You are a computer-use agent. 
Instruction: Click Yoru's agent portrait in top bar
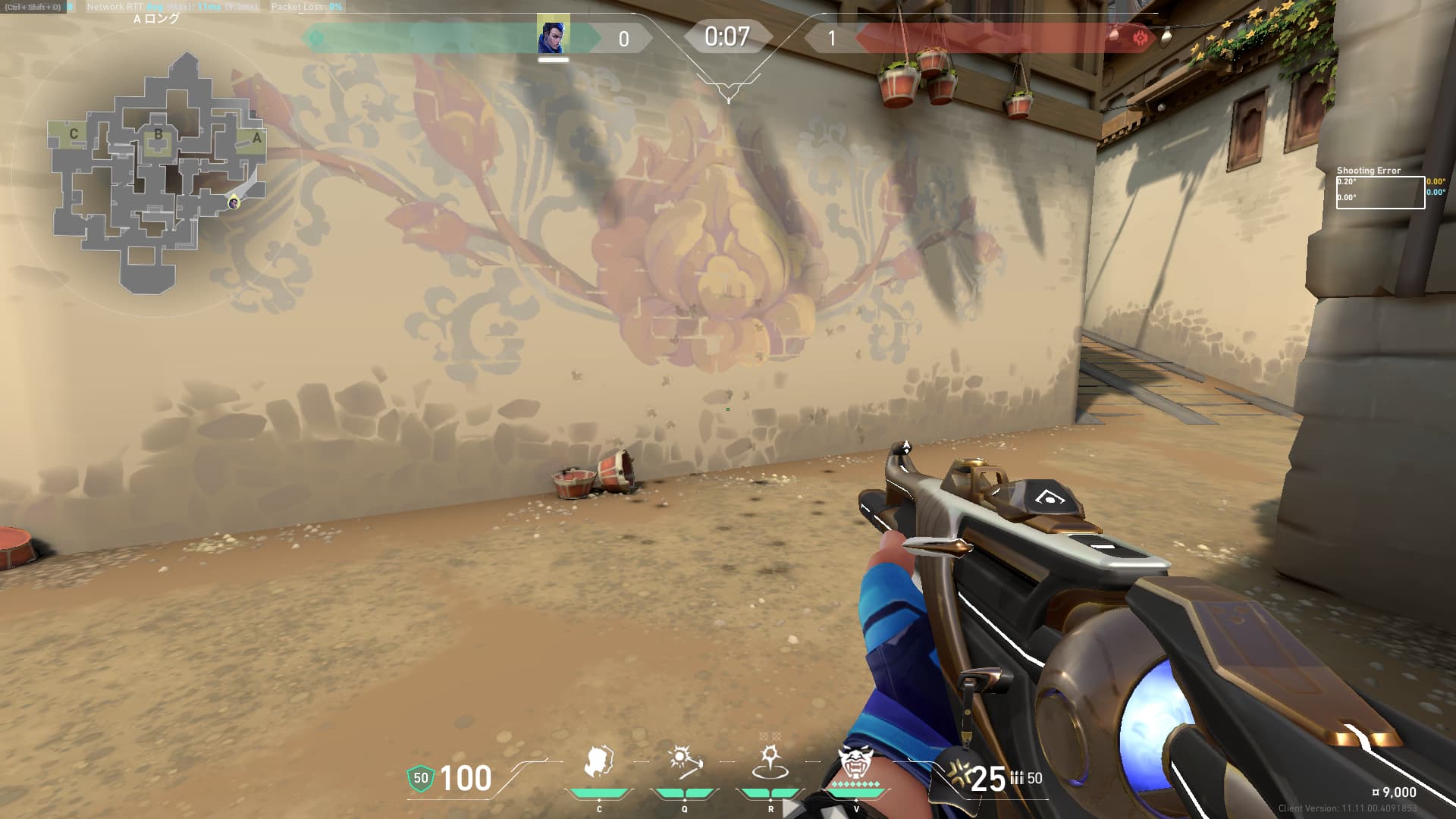coord(553,36)
